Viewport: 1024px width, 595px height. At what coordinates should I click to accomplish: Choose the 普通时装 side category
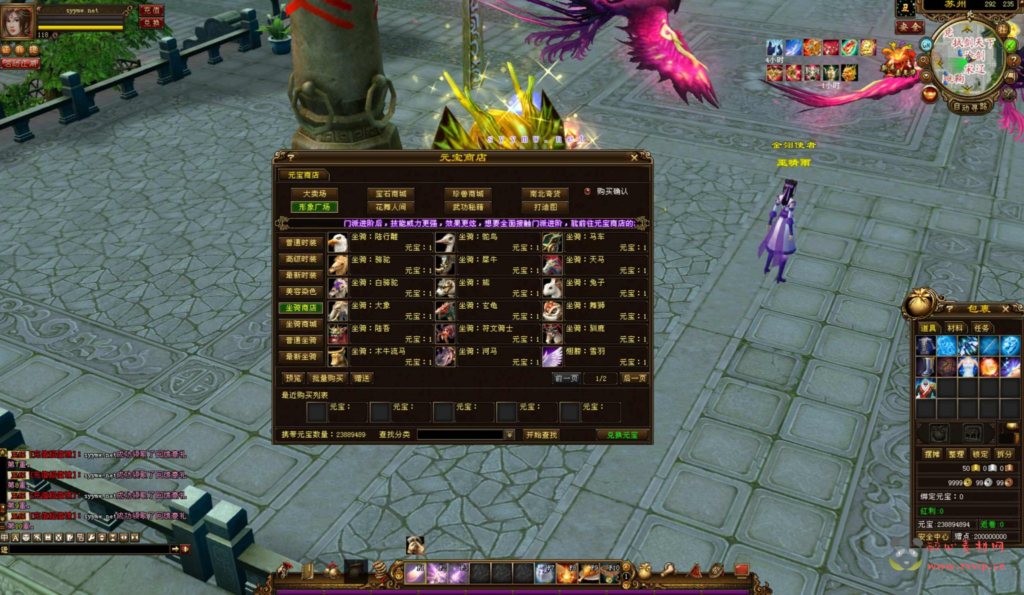coord(301,243)
